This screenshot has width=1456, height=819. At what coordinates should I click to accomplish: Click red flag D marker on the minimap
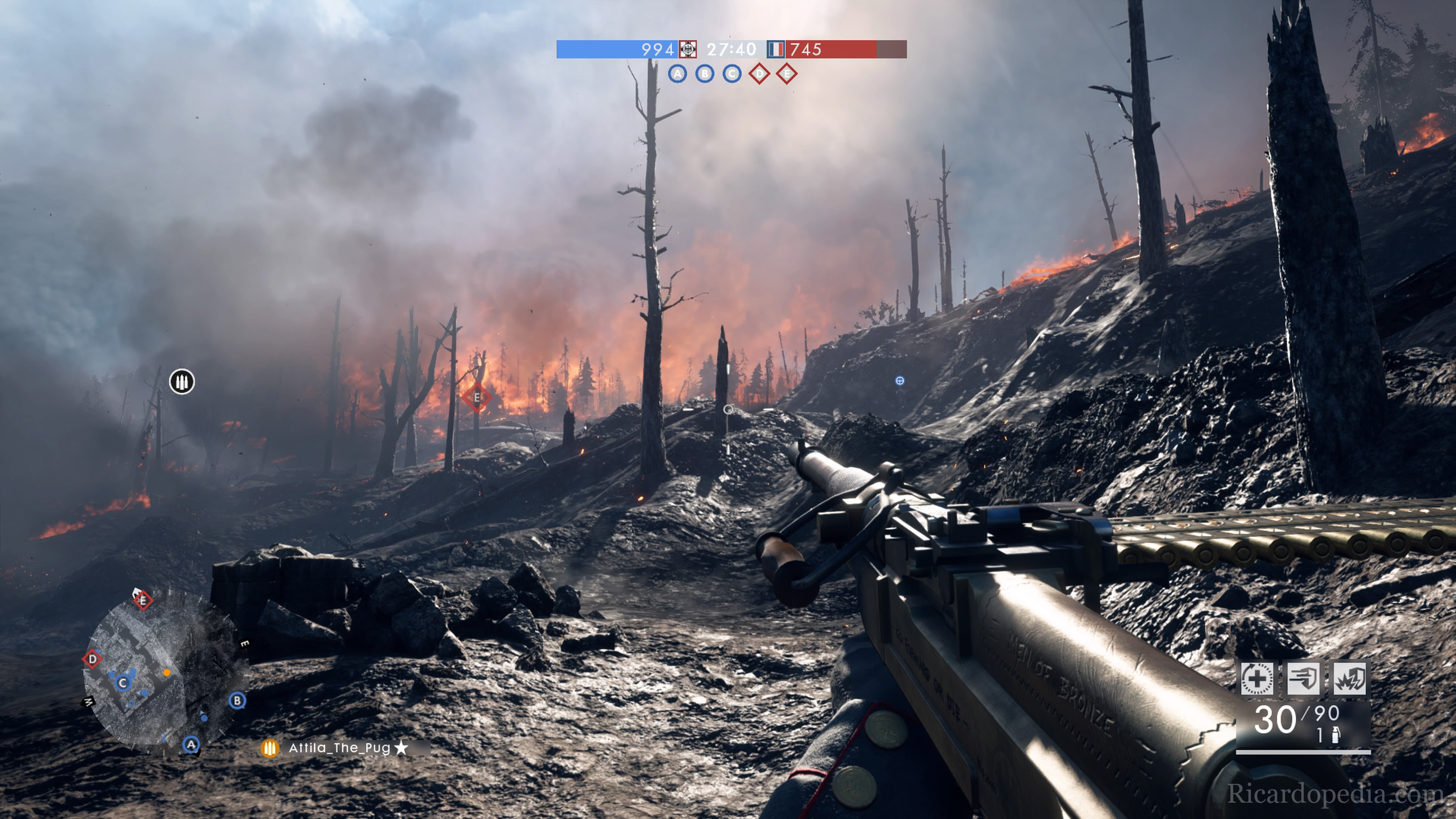point(92,659)
